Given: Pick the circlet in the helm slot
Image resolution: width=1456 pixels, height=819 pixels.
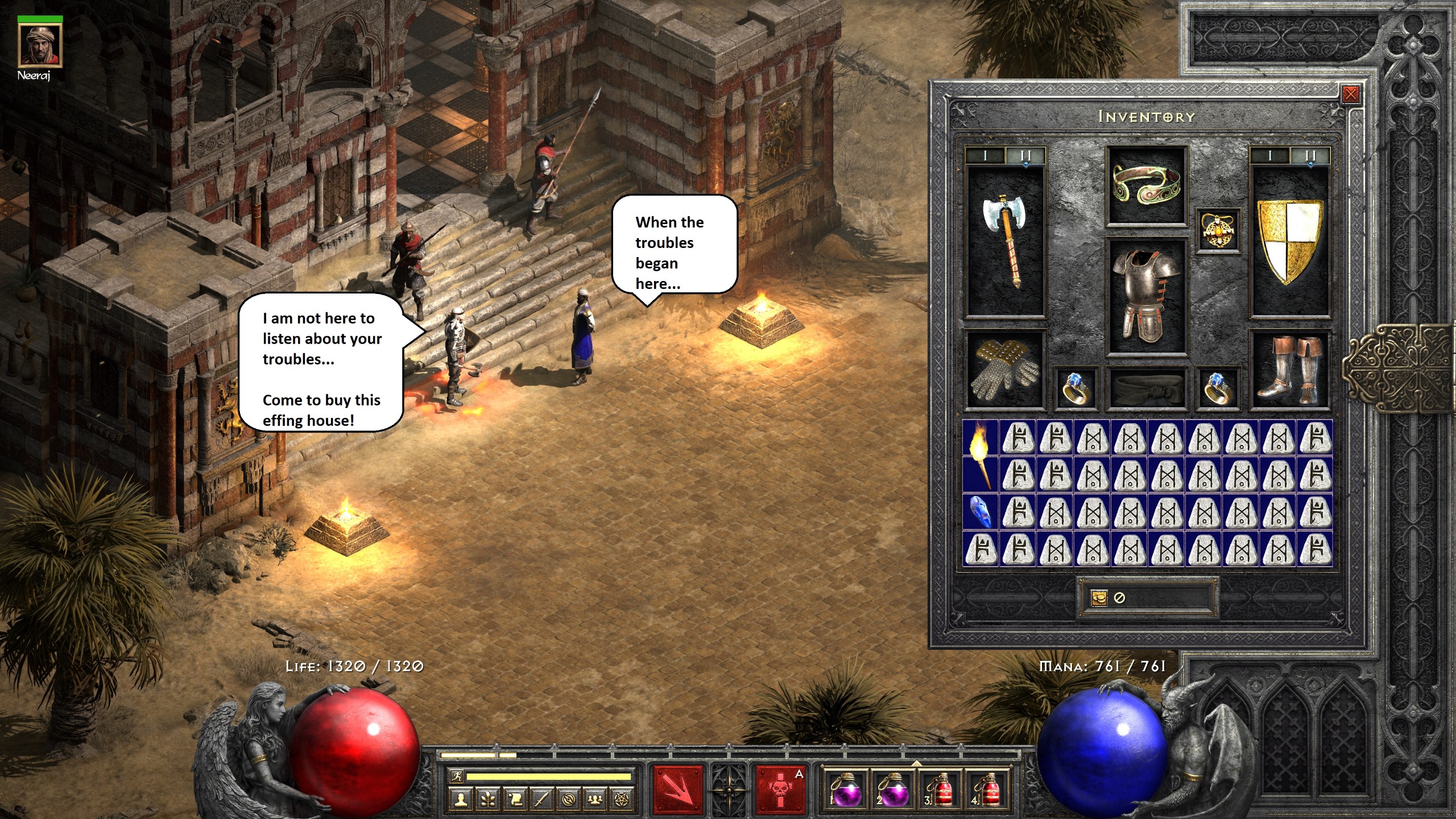Looking at the screenshot, I should tap(1146, 185).
